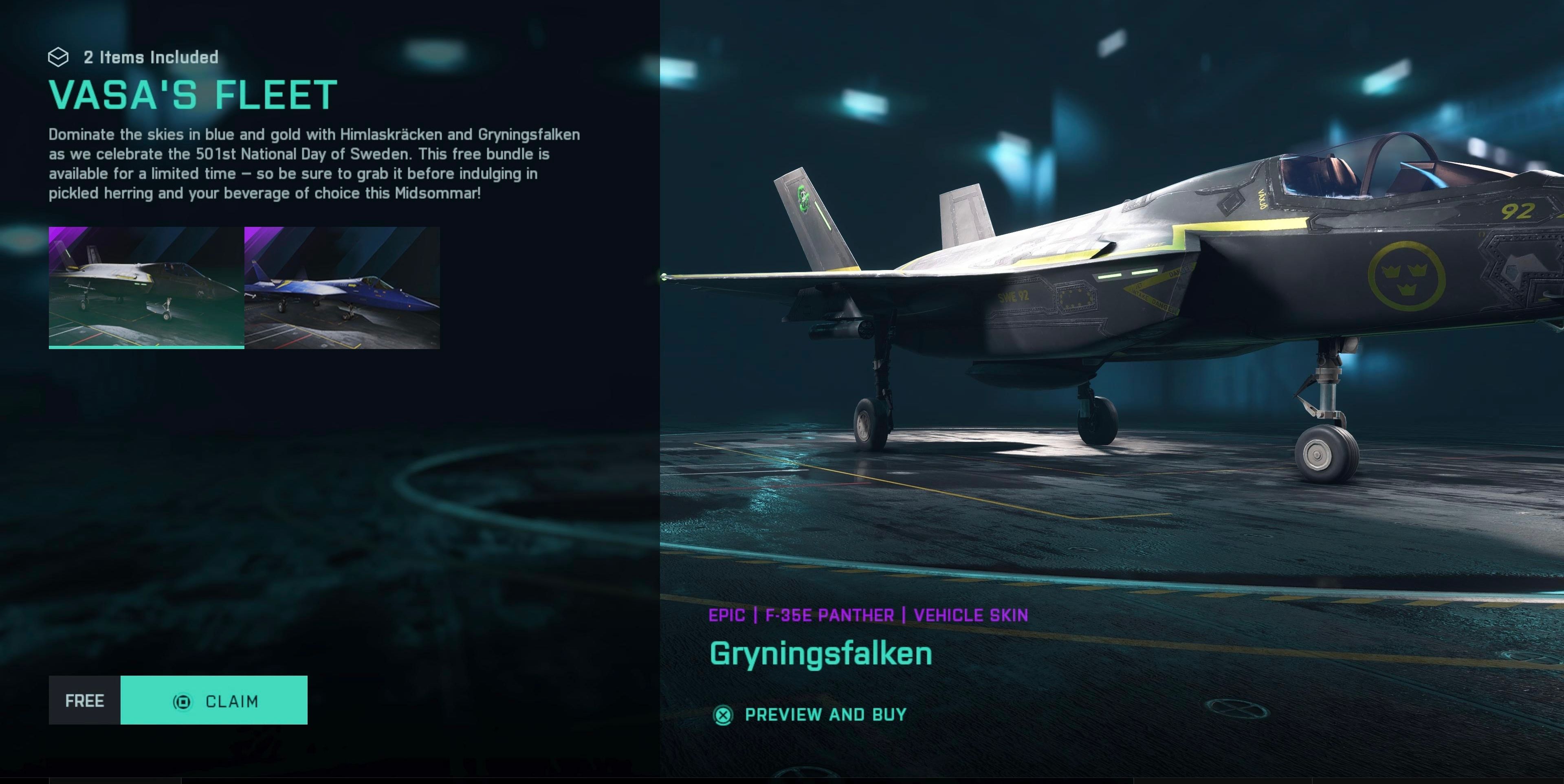Click the Gryningsfalken item name
This screenshot has height=784, width=1564.
pos(821,654)
